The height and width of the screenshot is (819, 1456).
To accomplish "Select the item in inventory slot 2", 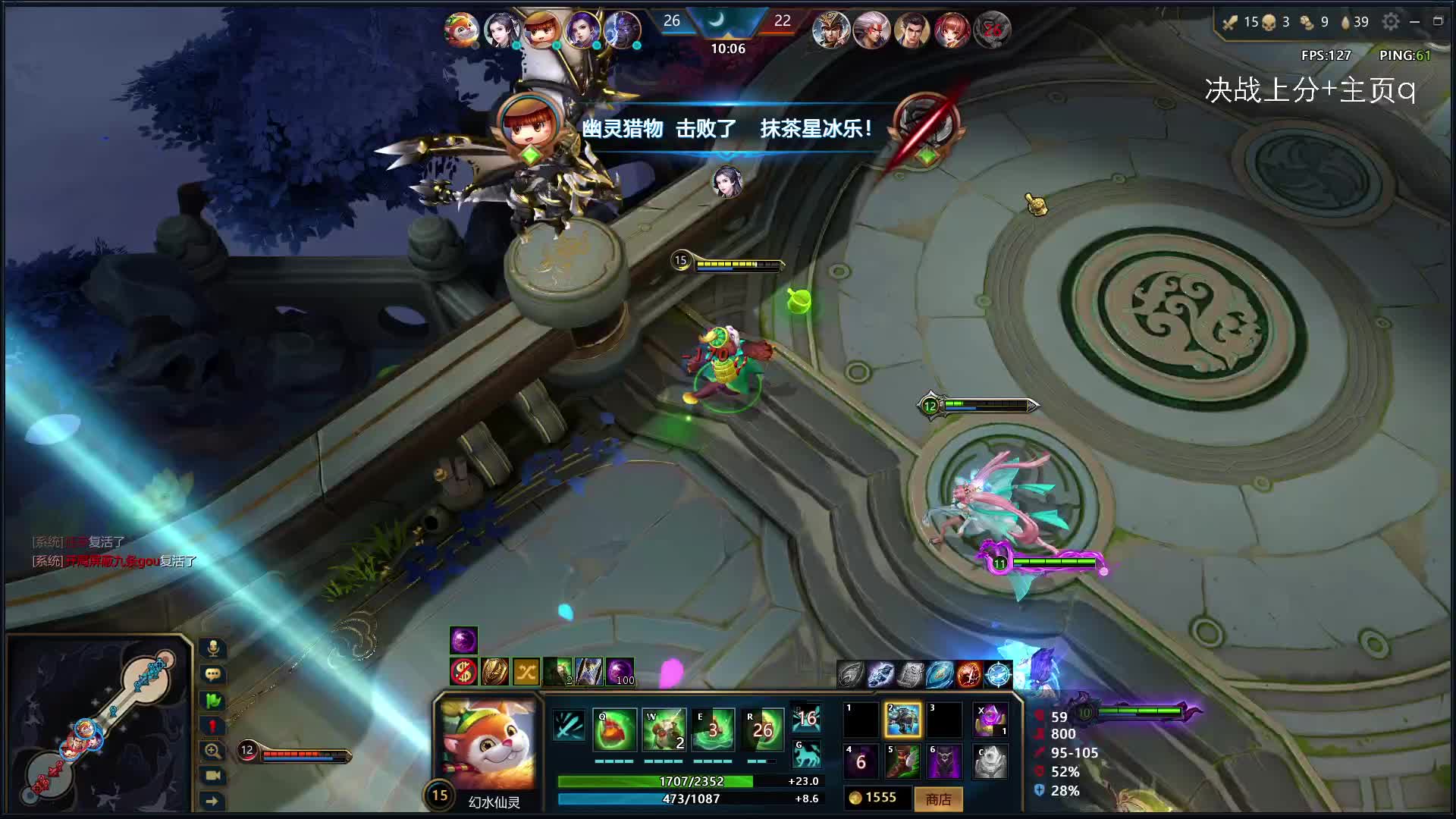I will point(902,720).
